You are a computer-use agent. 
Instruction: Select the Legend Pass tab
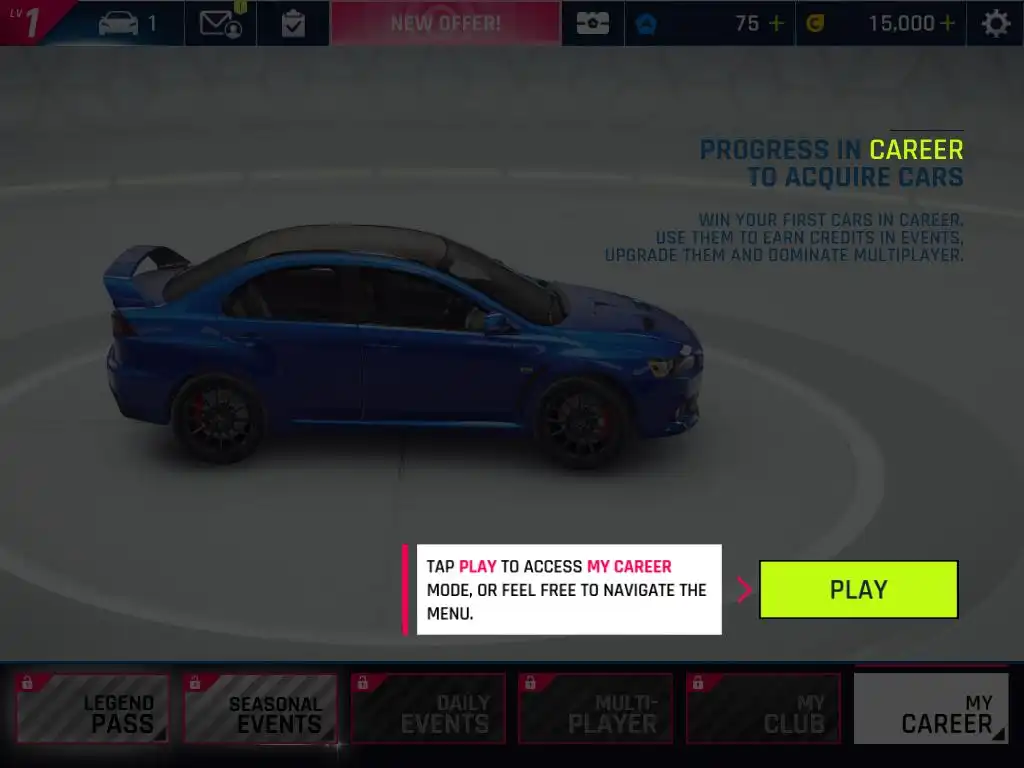[93, 709]
